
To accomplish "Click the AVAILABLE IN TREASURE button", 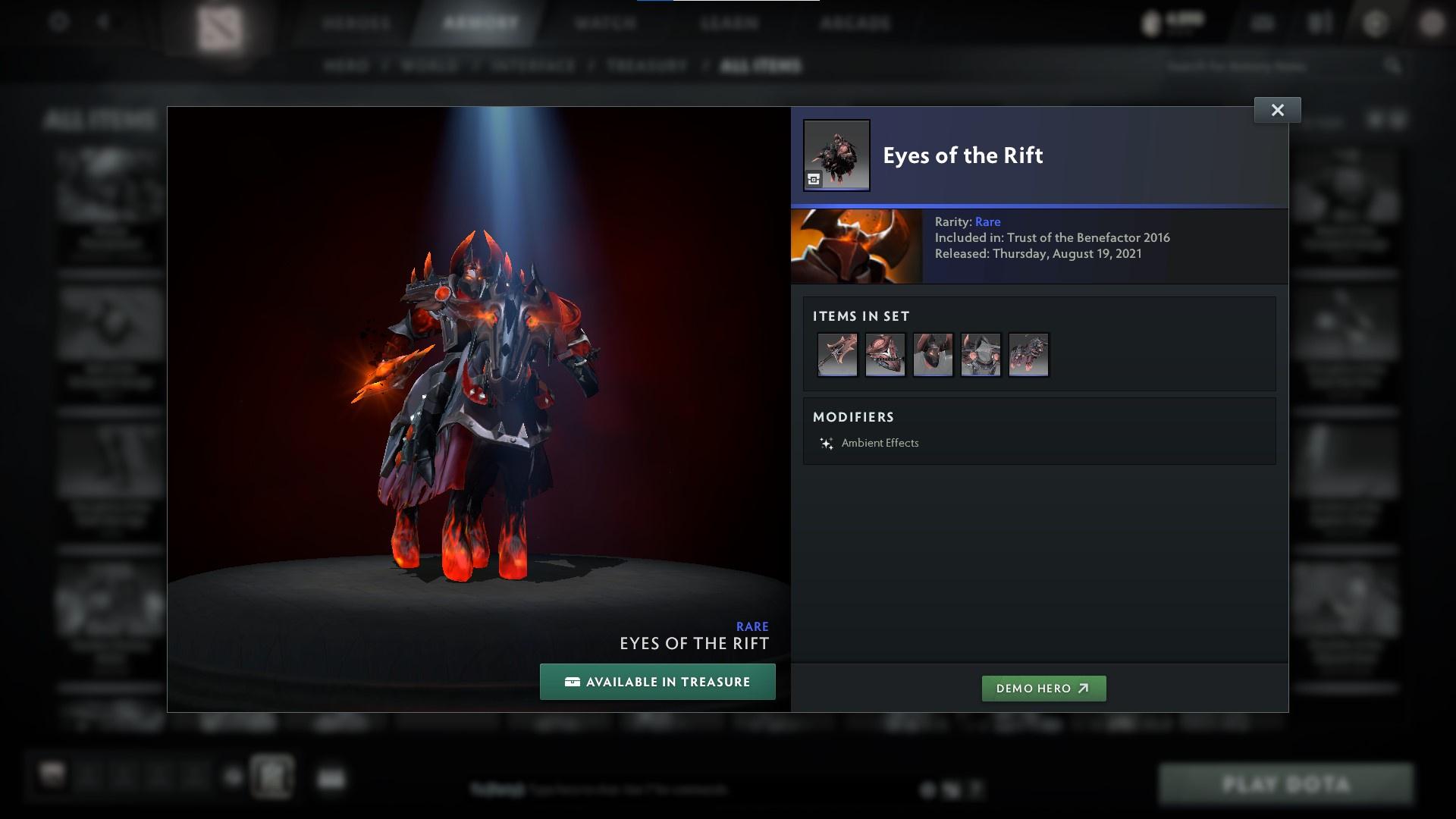I will [x=657, y=681].
